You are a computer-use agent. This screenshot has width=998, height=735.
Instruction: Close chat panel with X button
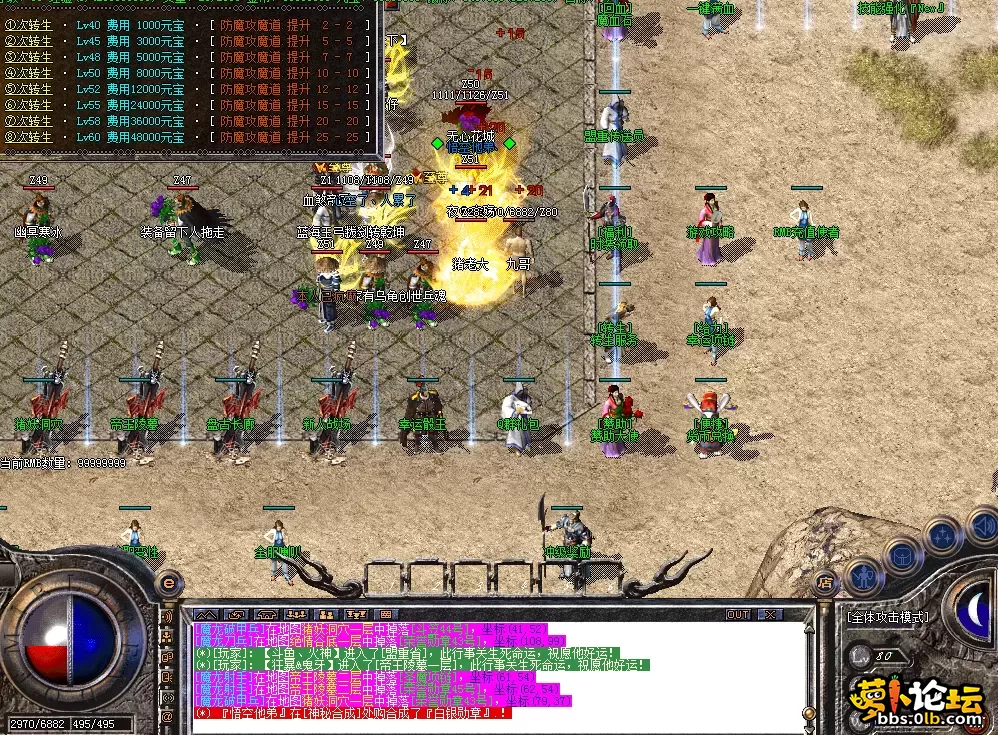[x=768, y=614]
